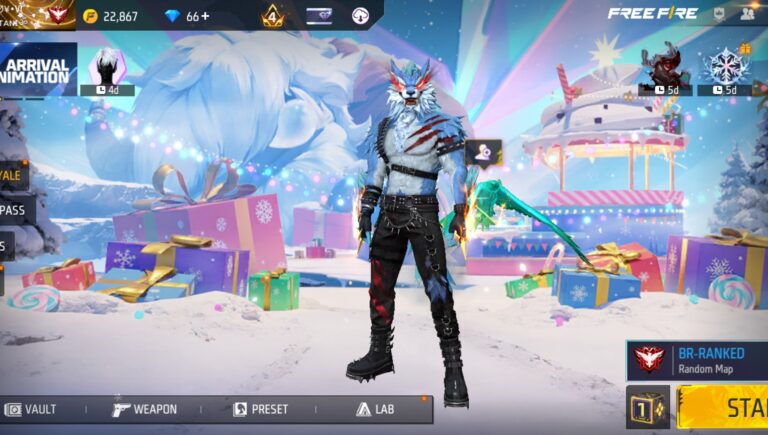Click the character action icon beside the wolf
Viewport: 768px width, 435px height.
click(x=484, y=152)
